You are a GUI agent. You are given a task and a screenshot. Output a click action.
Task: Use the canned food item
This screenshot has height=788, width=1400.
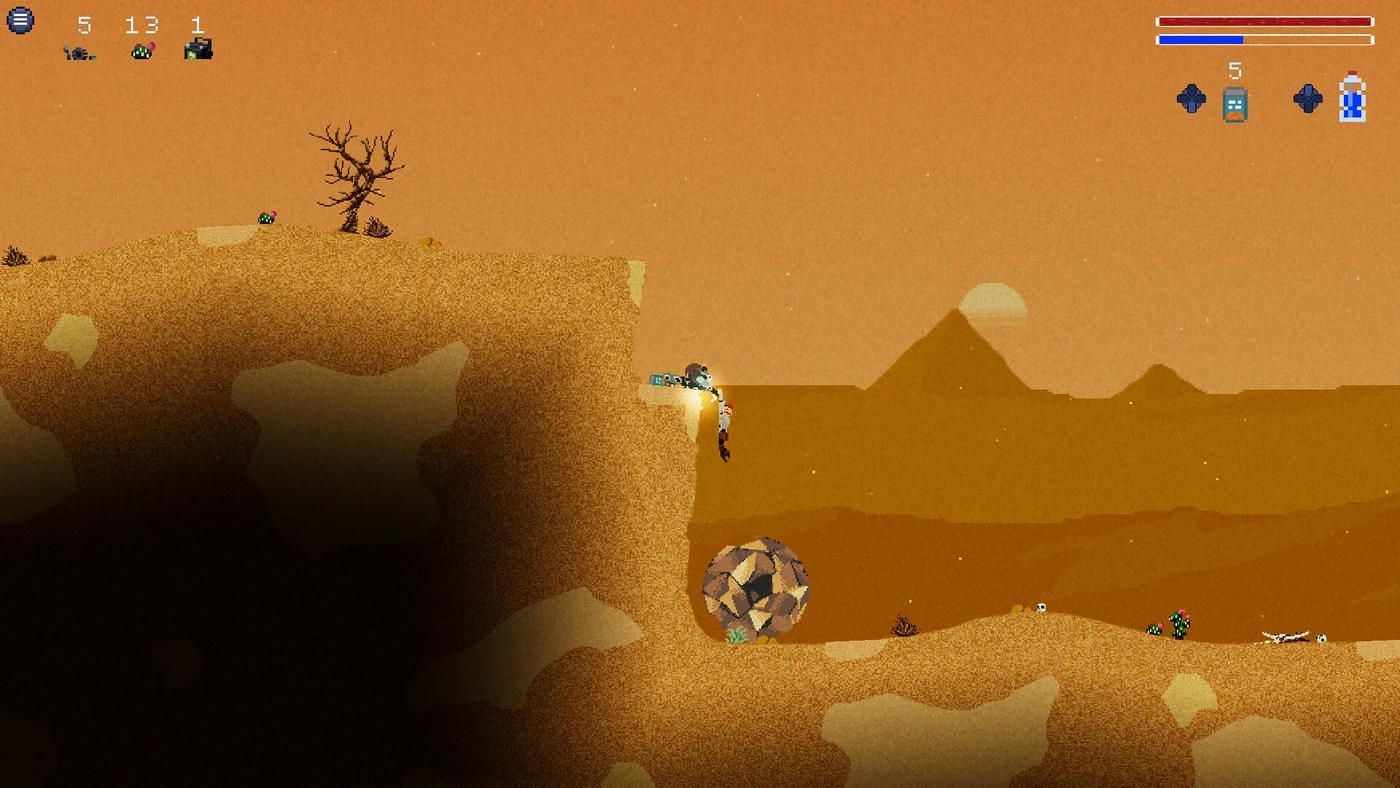pos(1235,103)
